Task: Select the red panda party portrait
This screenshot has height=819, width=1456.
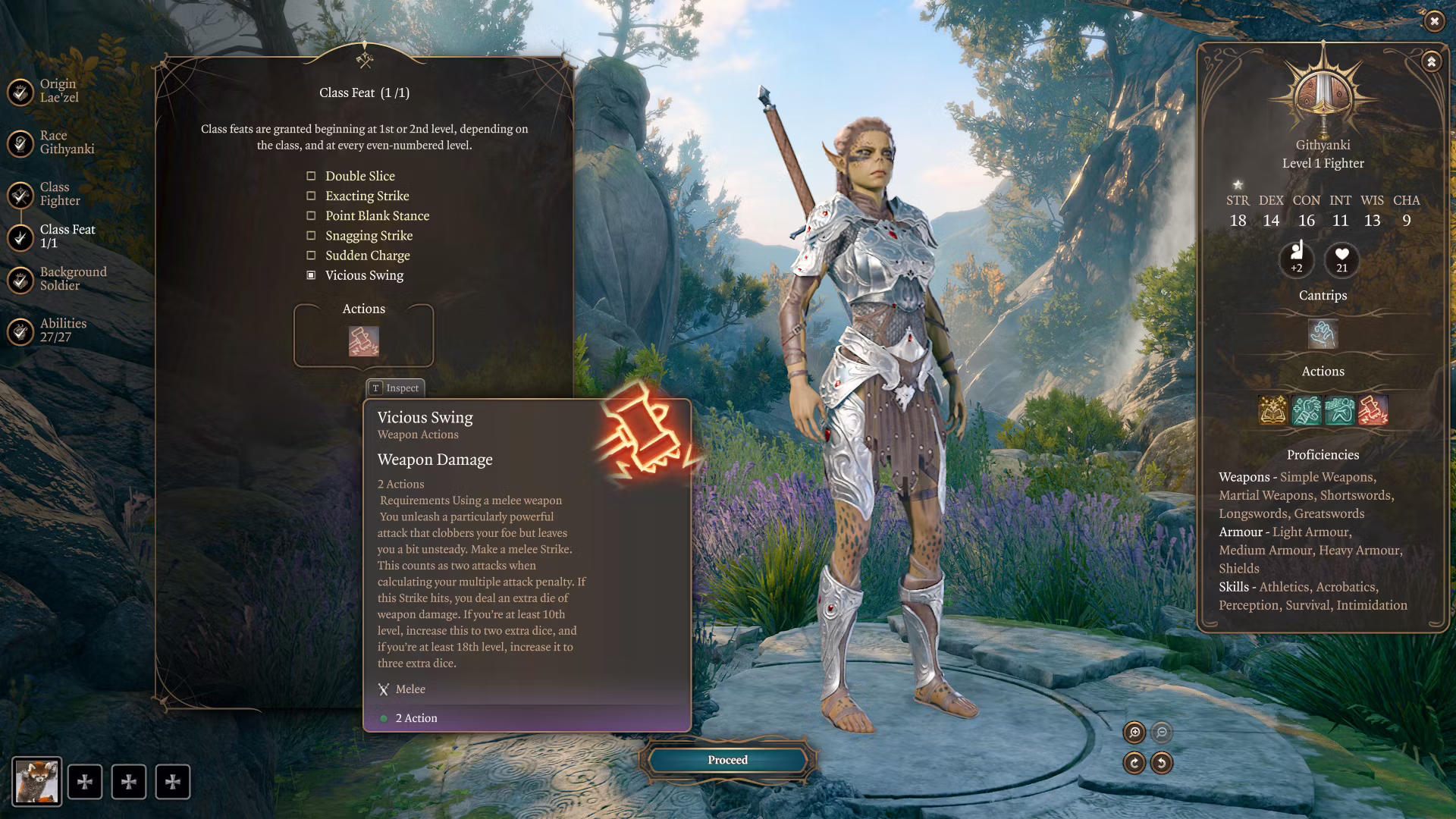Action: 36,782
